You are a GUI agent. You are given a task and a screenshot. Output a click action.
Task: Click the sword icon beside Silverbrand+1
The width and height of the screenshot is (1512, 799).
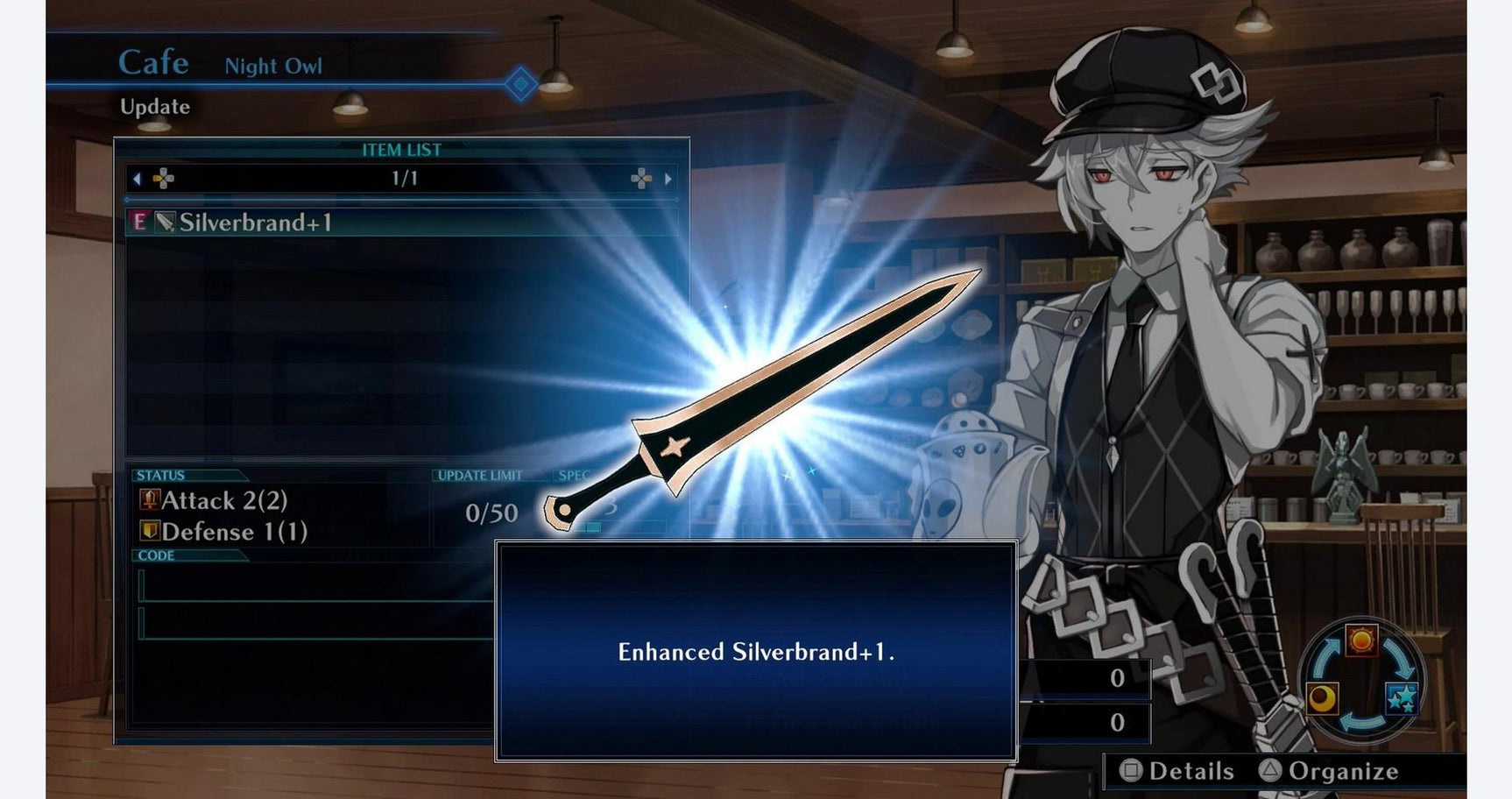point(165,221)
